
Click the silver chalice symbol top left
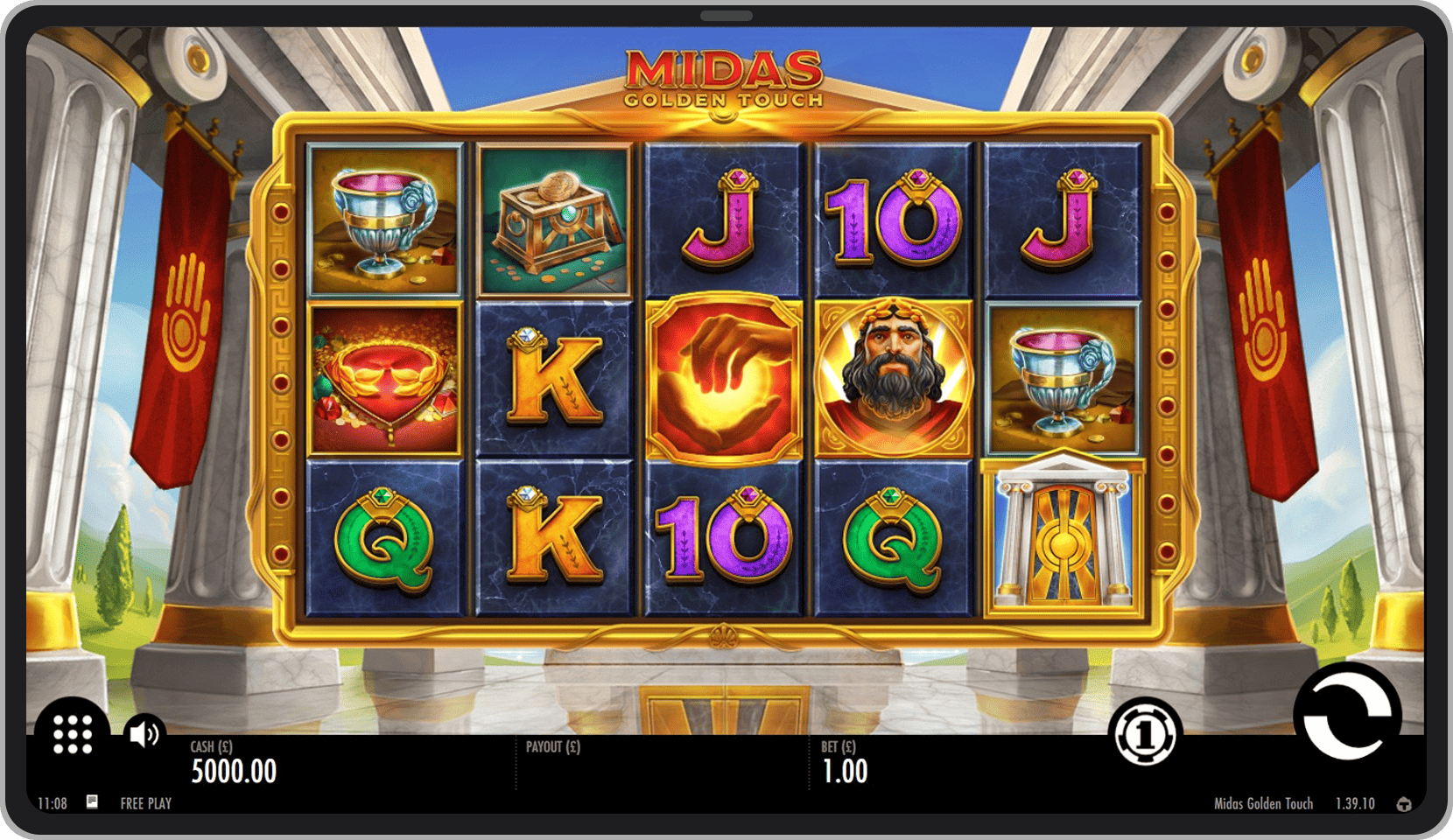tap(383, 219)
